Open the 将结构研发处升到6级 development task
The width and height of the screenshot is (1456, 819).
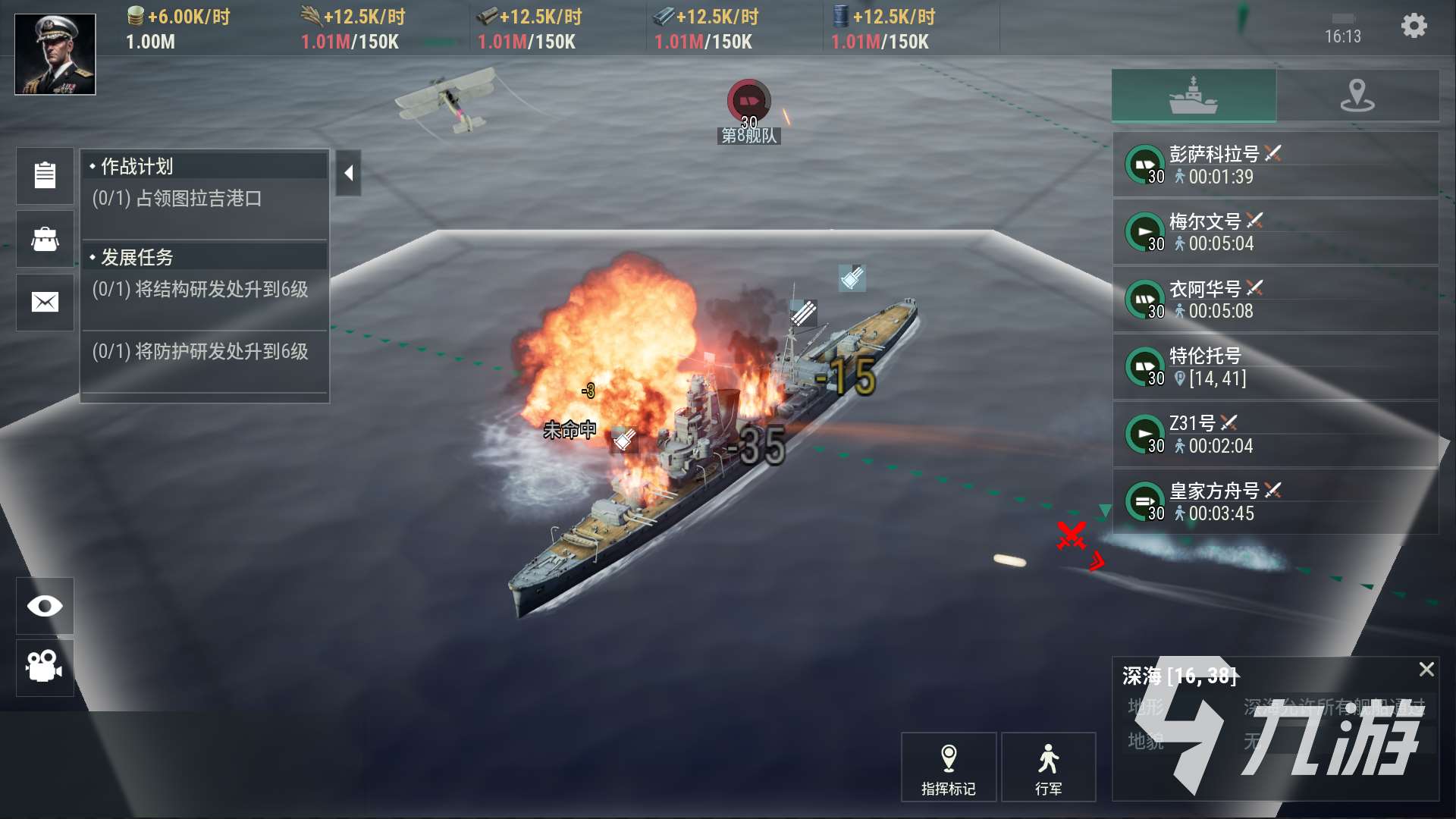click(200, 290)
